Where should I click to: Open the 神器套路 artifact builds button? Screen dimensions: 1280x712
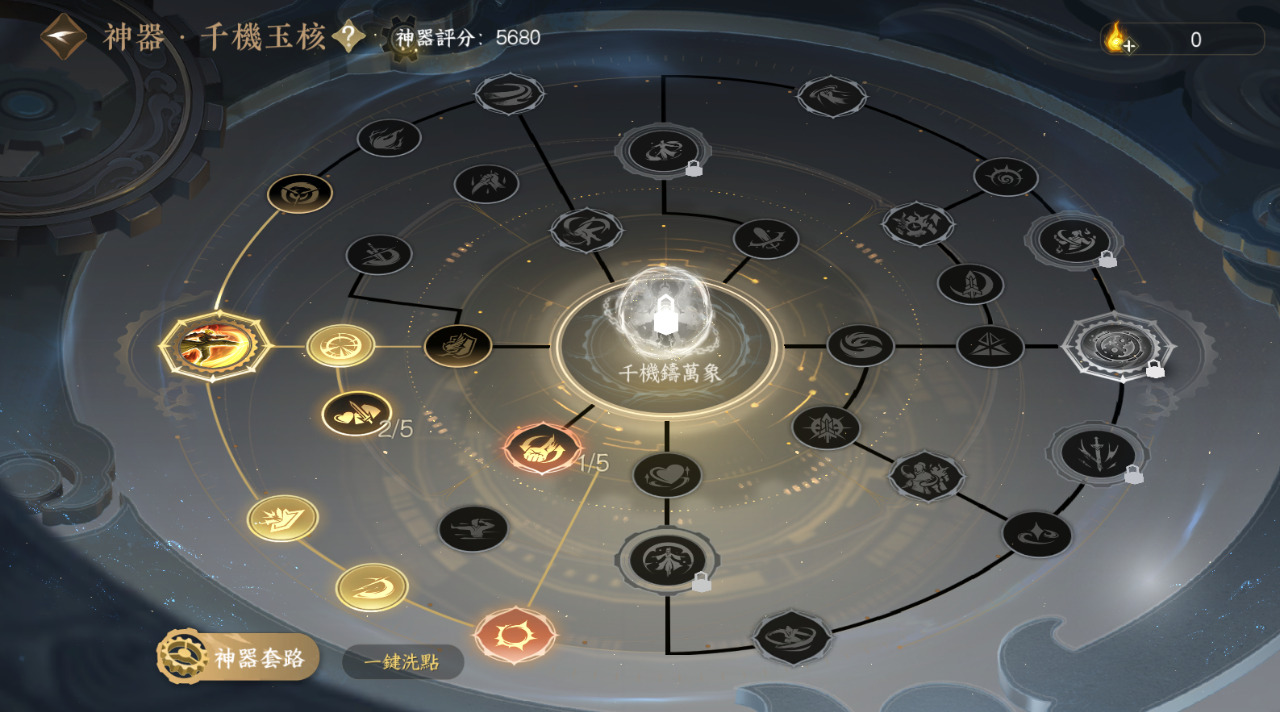(x=238, y=658)
